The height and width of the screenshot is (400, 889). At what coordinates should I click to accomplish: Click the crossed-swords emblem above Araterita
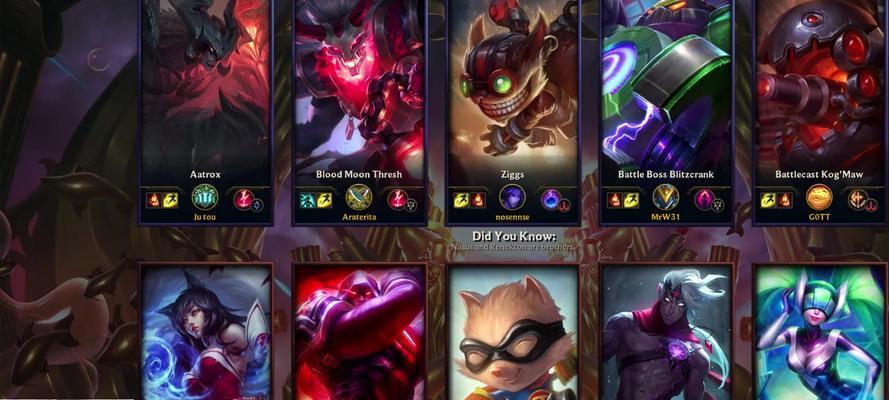tap(359, 197)
